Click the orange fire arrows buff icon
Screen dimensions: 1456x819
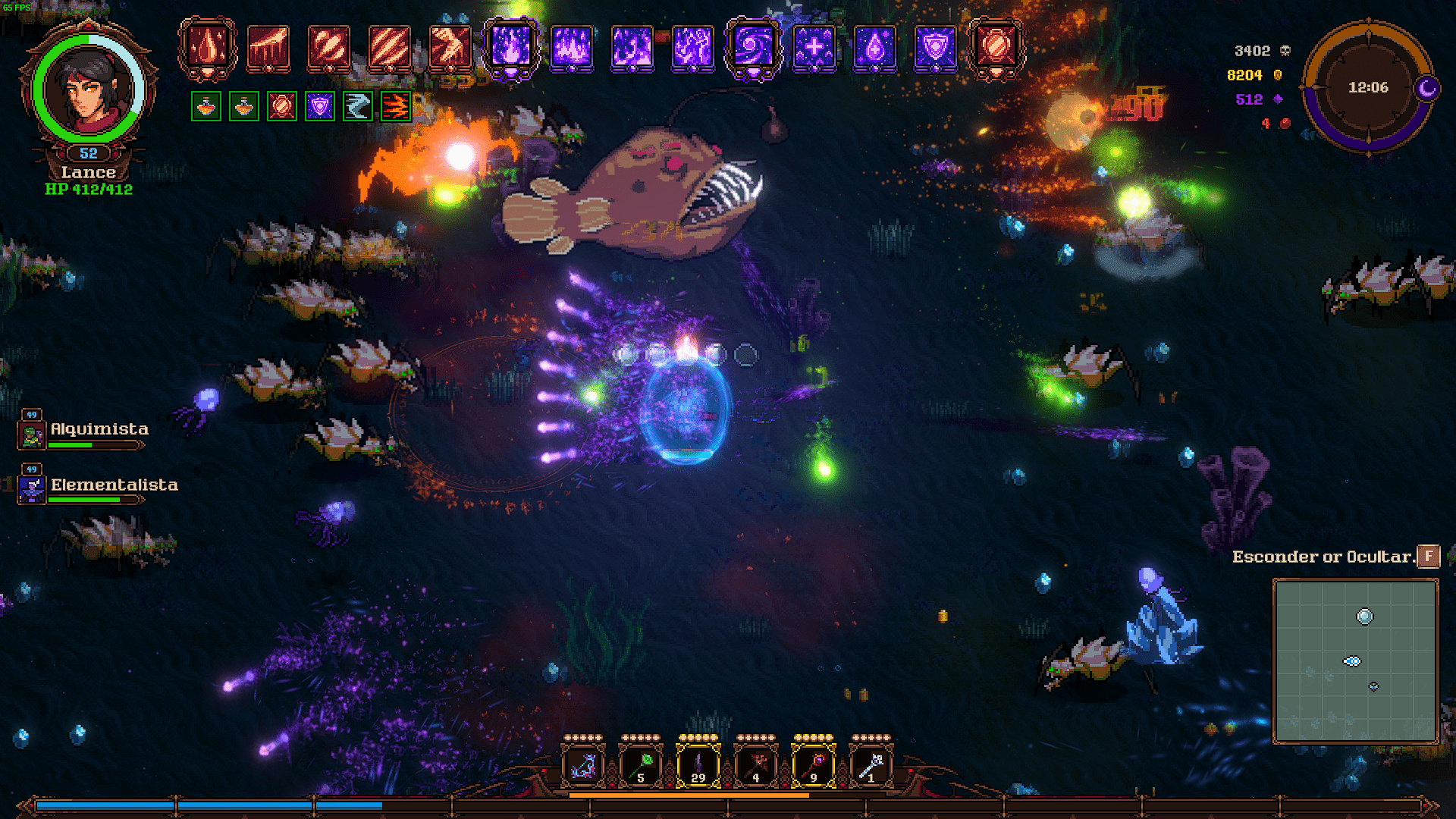pos(395,107)
